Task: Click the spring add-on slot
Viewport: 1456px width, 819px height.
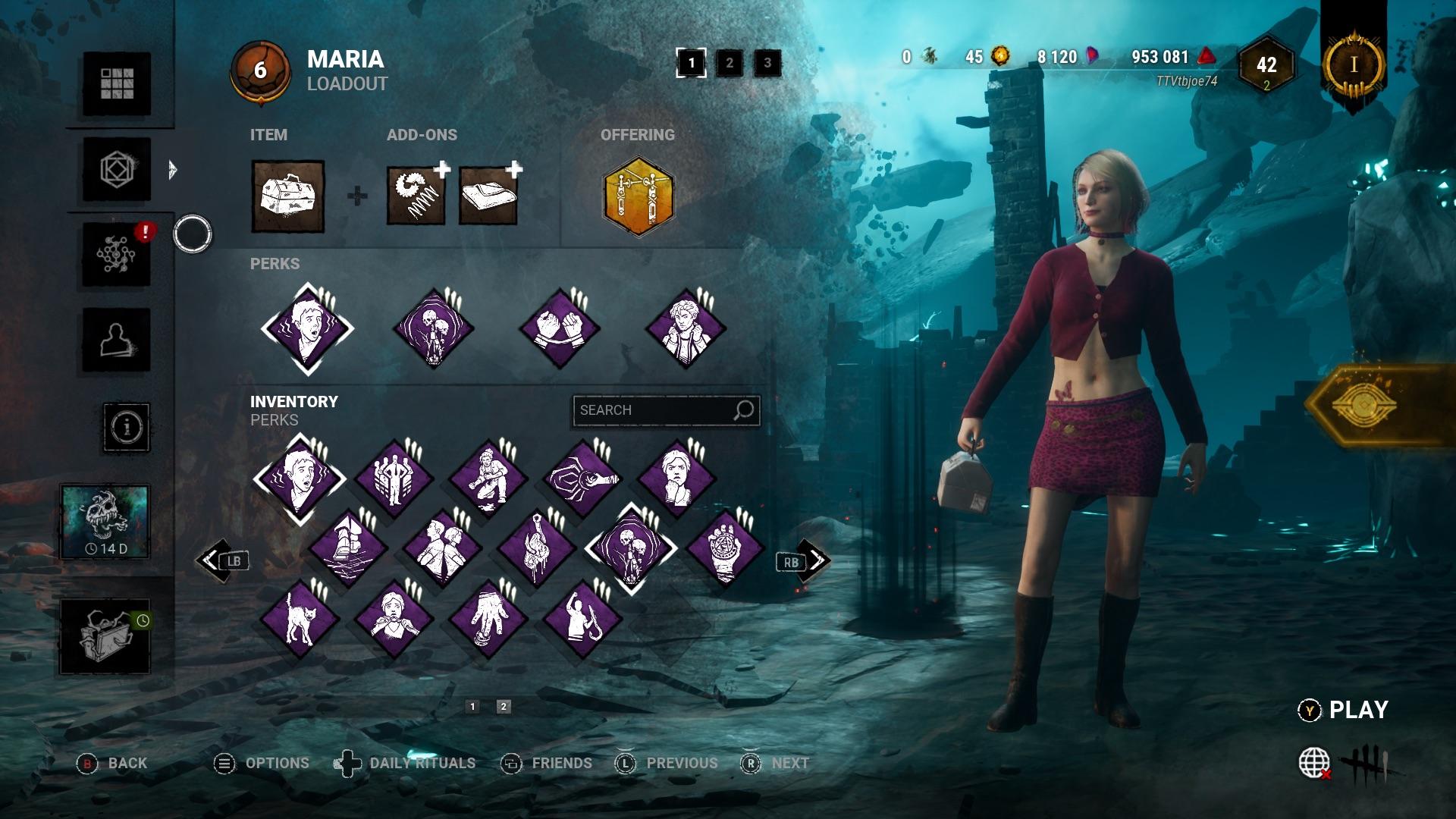Action: (416, 196)
